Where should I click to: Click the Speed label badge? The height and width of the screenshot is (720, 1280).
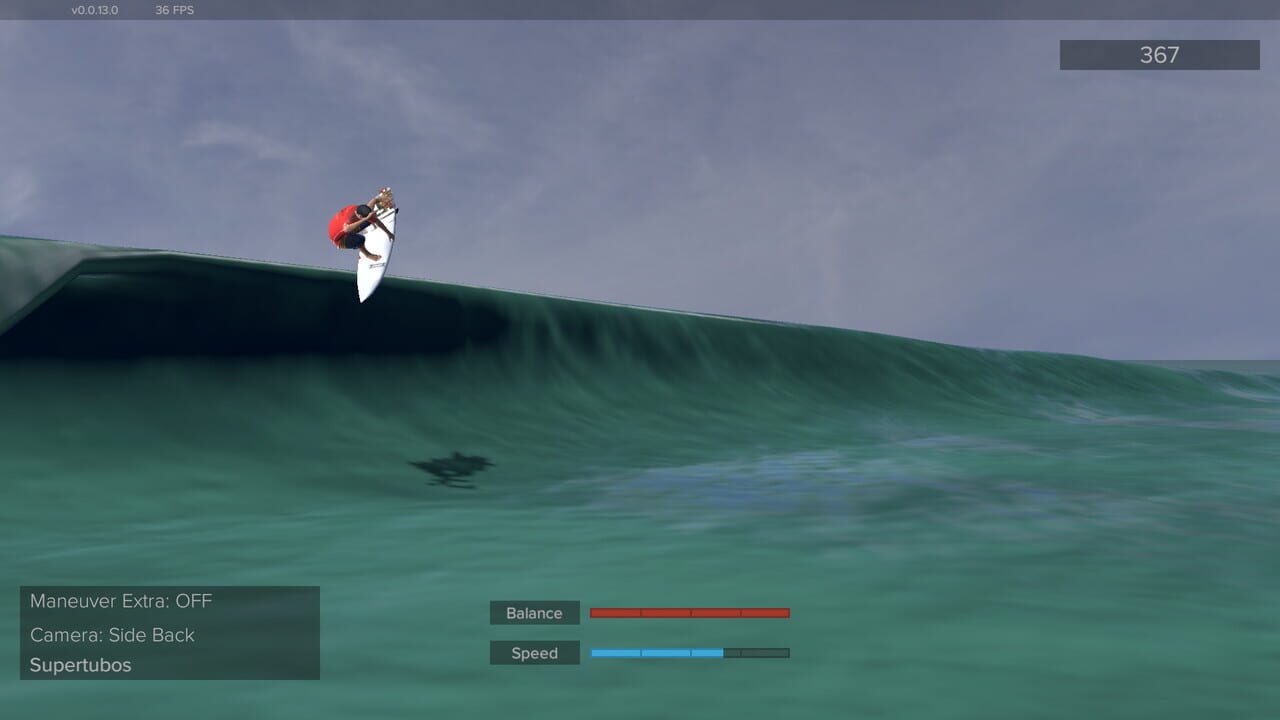pyautogui.click(x=534, y=652)
